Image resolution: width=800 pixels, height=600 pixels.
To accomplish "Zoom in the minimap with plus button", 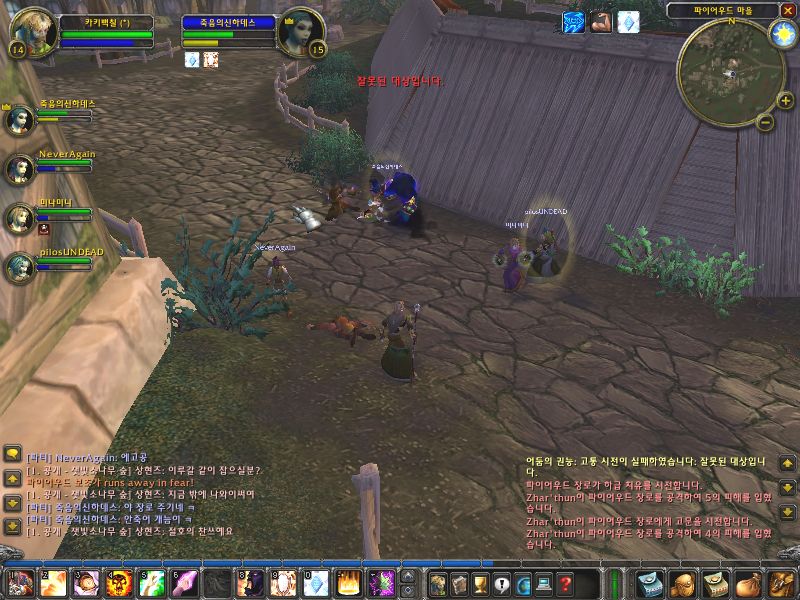I will (785, 101).
